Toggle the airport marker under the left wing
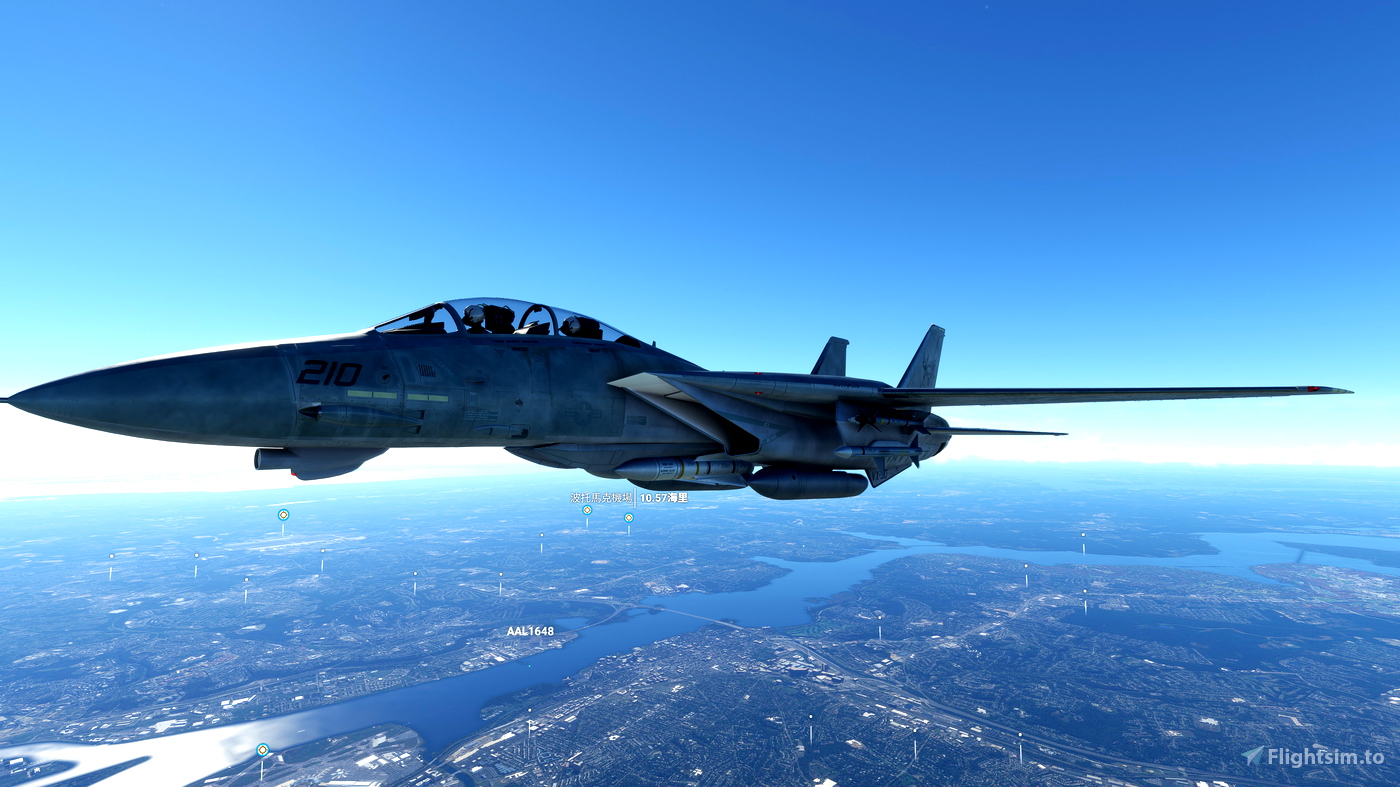 click(x=283, y=513)
